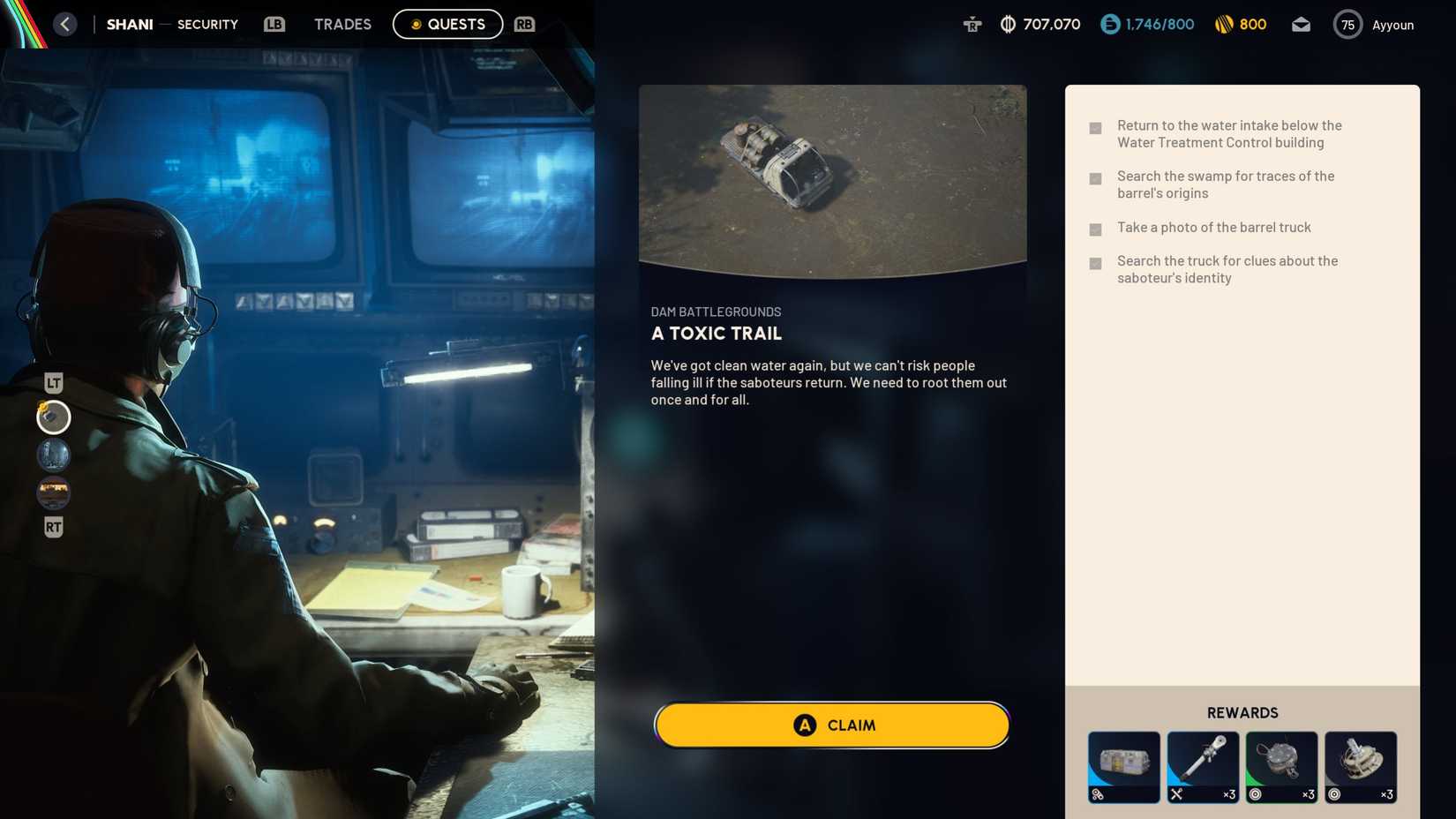Click the faction credits icon beside 707,070
The height and width of the screenshot is (819, 1456).
coord(1005,24)
